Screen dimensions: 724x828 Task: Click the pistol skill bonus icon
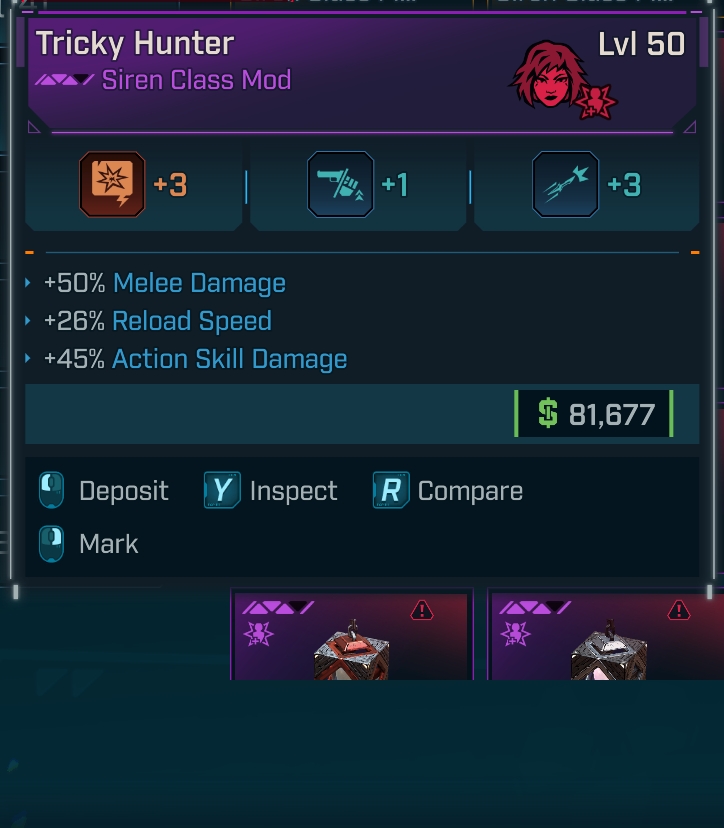pyautogui.click(x=341, y=185)
